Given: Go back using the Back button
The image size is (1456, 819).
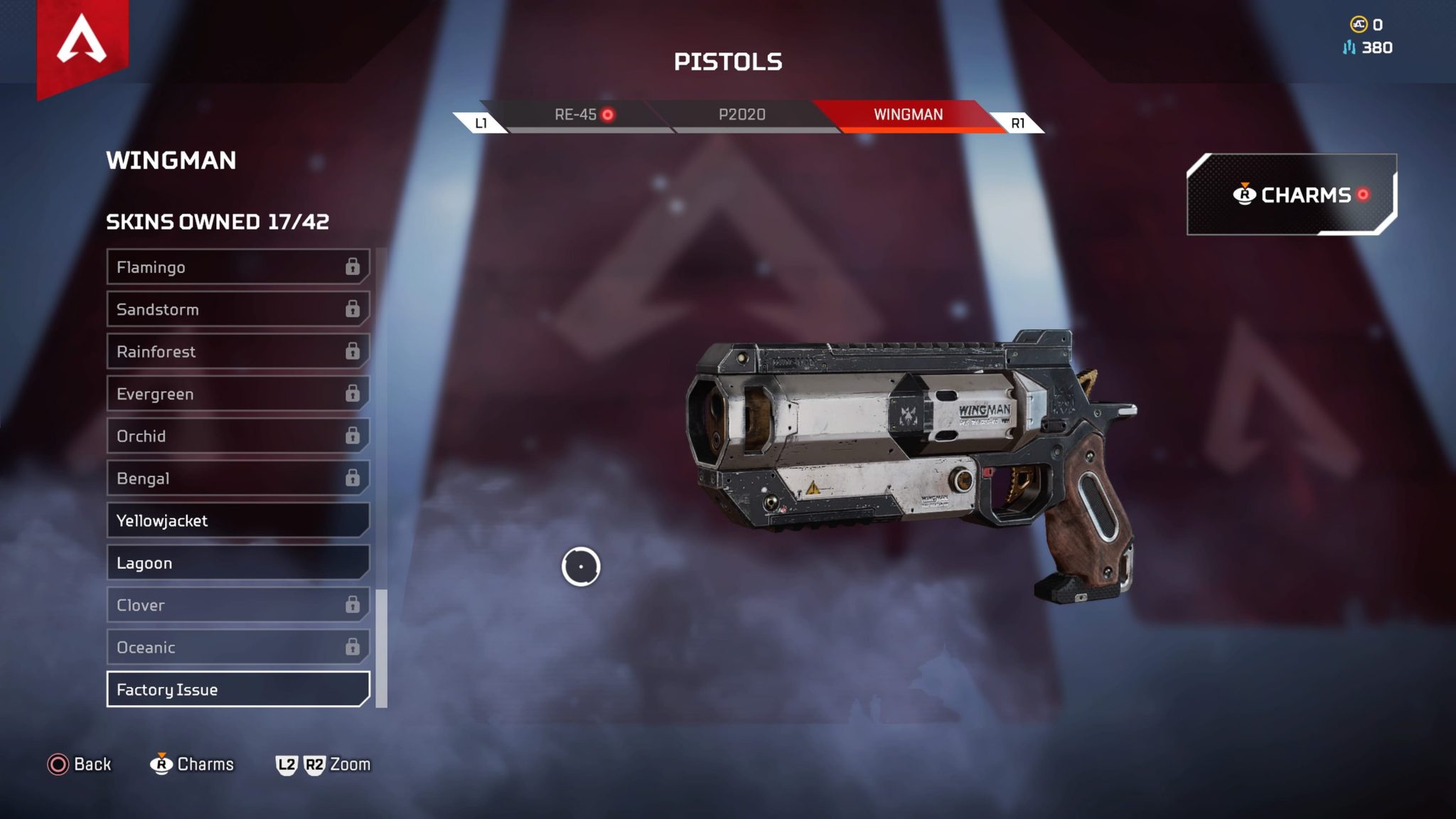Looking at the screenshot, I should pos(80,764).
